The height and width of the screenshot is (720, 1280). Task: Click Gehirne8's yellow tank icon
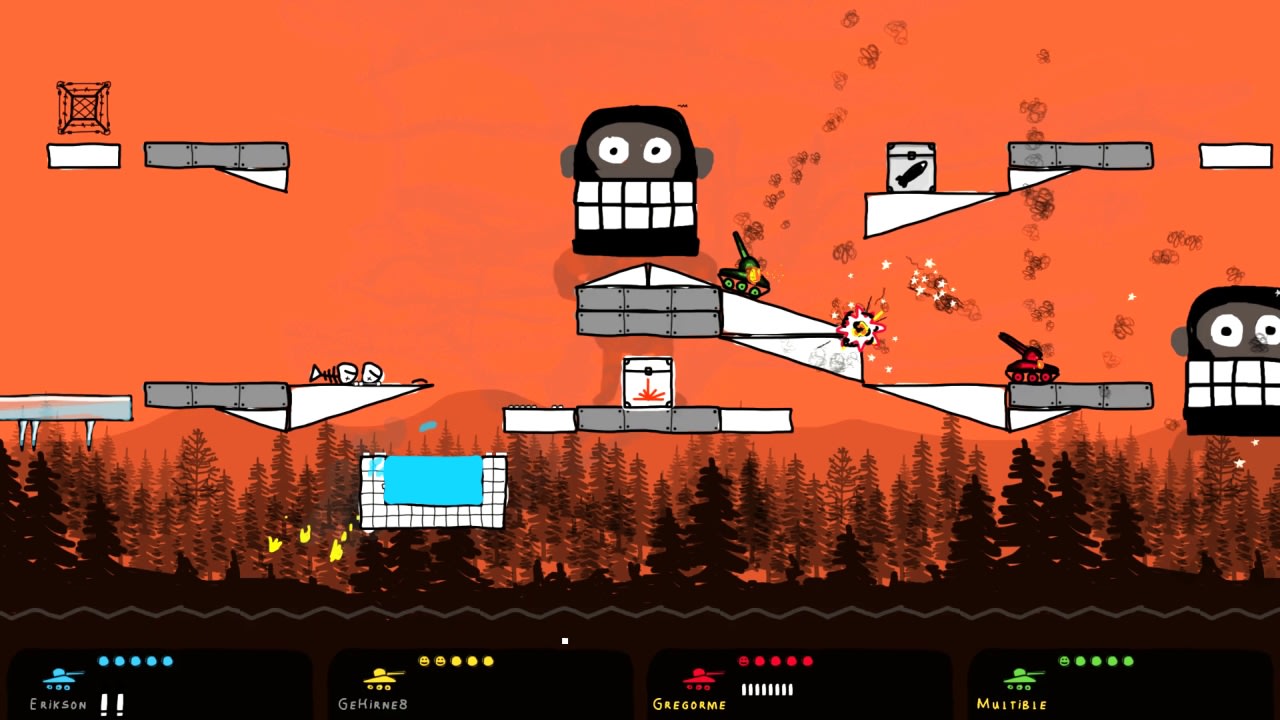pyautogui.click(x=378, y=682)
